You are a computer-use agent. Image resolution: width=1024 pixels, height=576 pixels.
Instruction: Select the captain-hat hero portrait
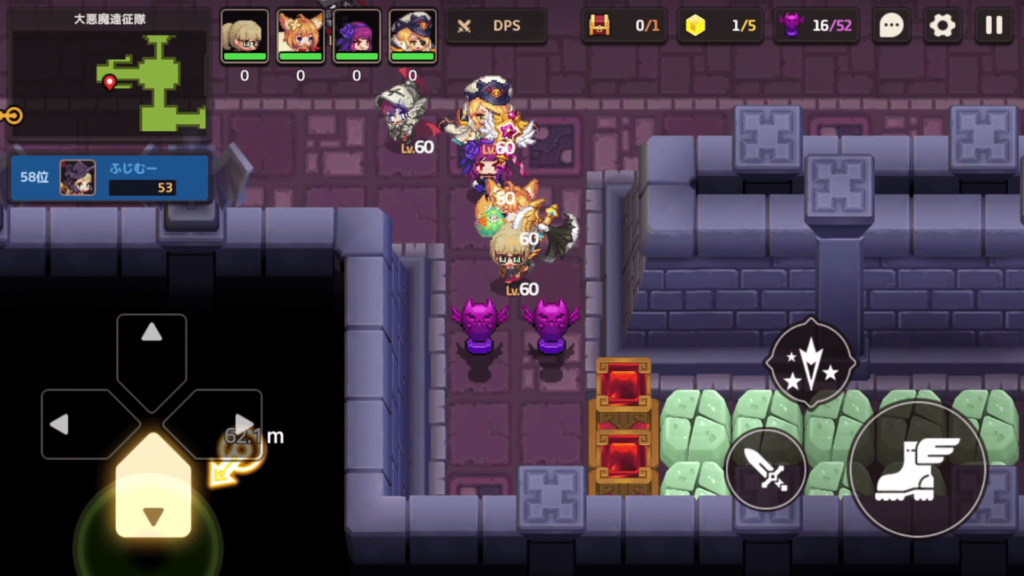(x=412, y=36)
